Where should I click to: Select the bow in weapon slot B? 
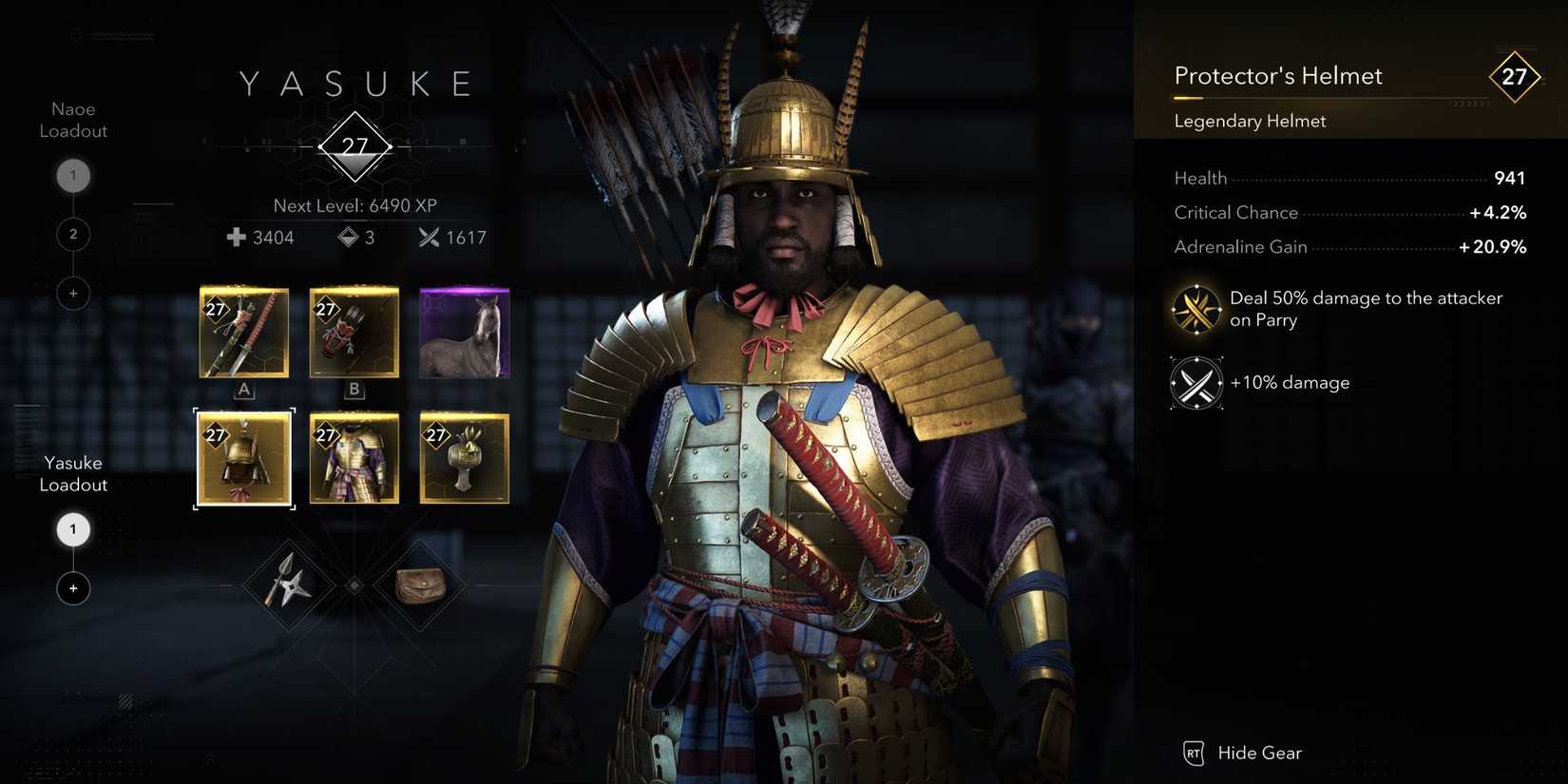pos(354,332)
